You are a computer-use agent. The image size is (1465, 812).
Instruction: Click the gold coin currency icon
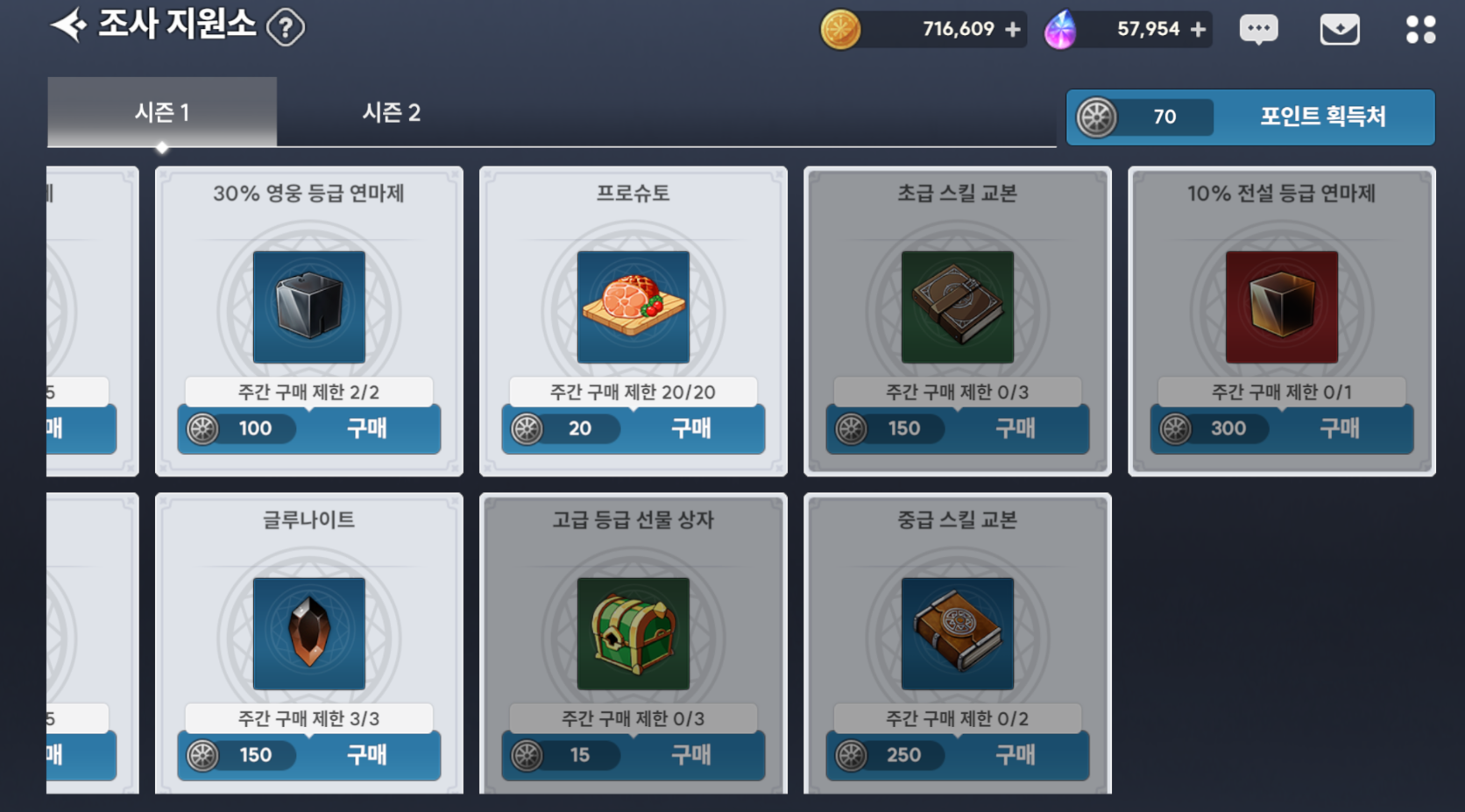[x=843, y=28]
